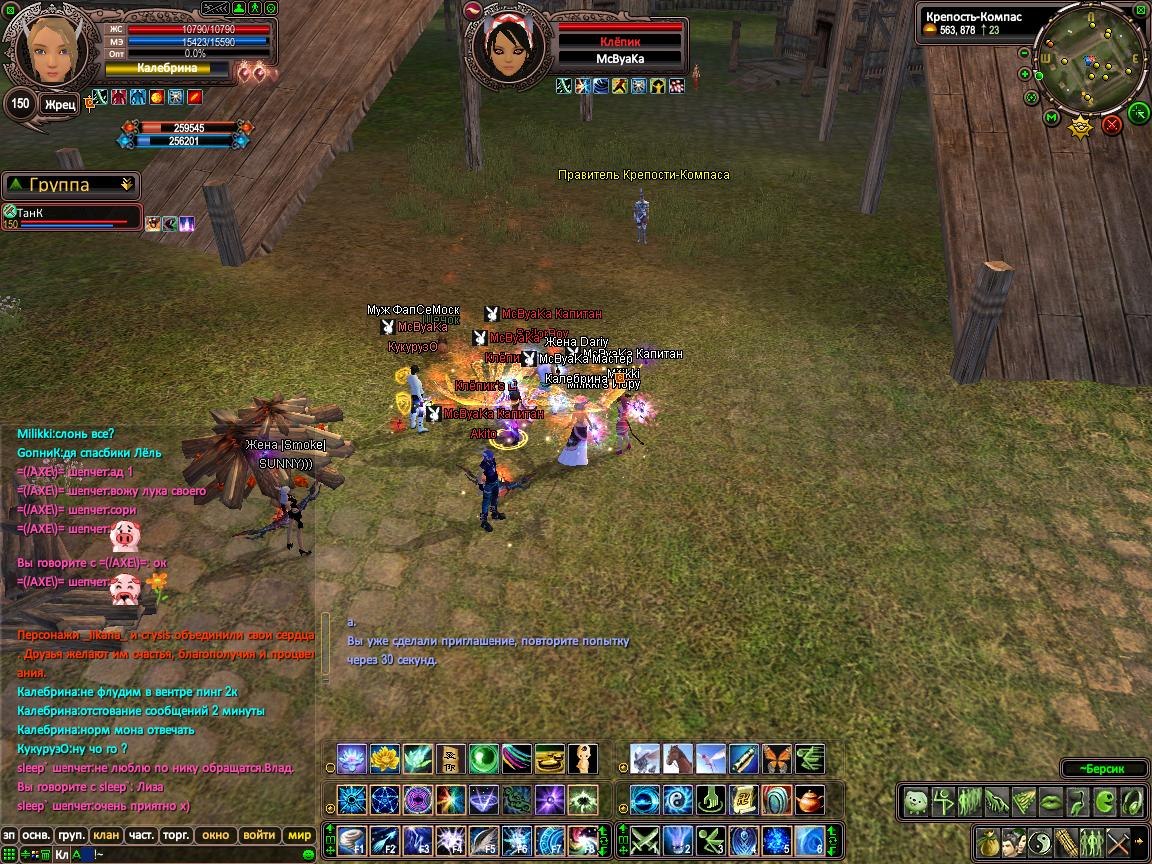Expand the Группа party panel dropdown
This screenshot has width=1152, height=864.
(126, 184)
